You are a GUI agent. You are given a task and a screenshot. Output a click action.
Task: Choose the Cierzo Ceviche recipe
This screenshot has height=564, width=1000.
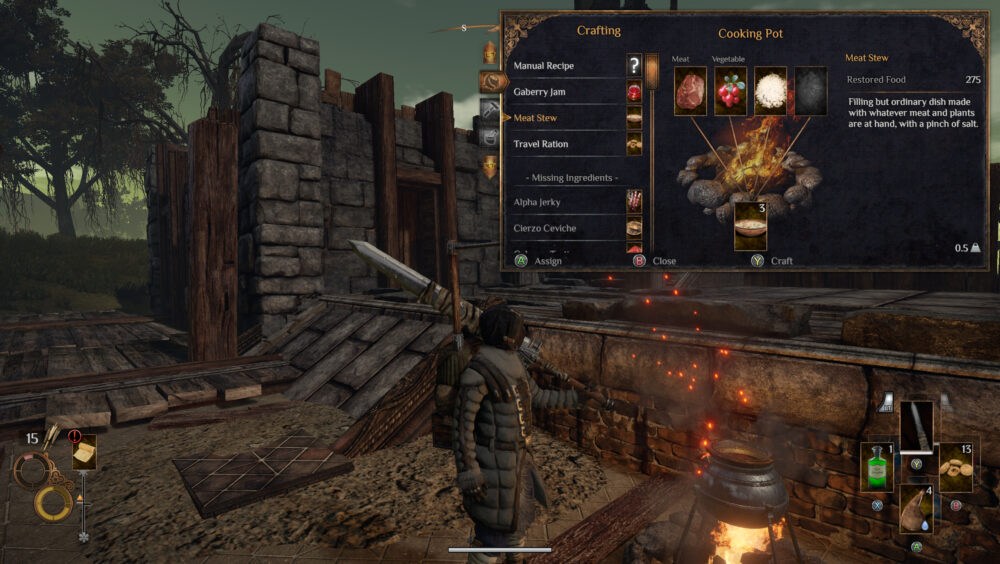545,228
